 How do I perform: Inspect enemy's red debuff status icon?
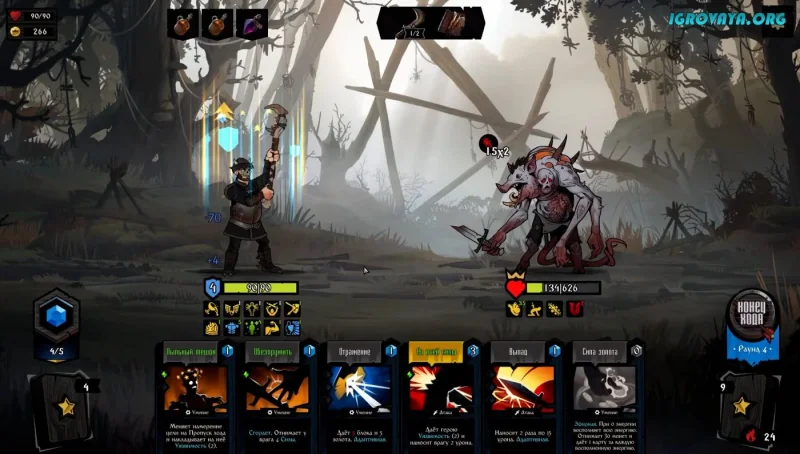tap(575, 309)
